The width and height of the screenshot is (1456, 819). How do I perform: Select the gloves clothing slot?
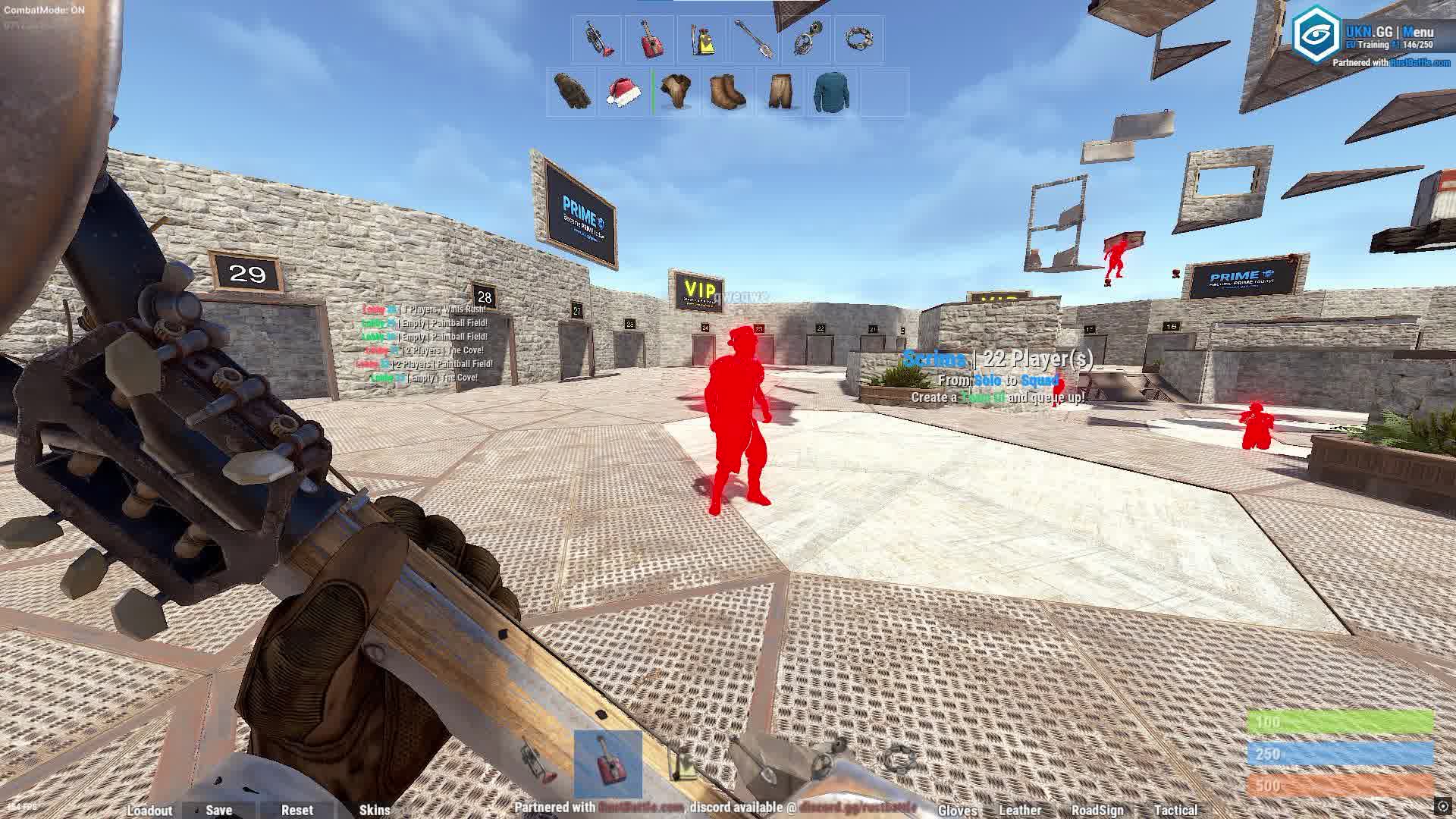click(x=573, y=93)
